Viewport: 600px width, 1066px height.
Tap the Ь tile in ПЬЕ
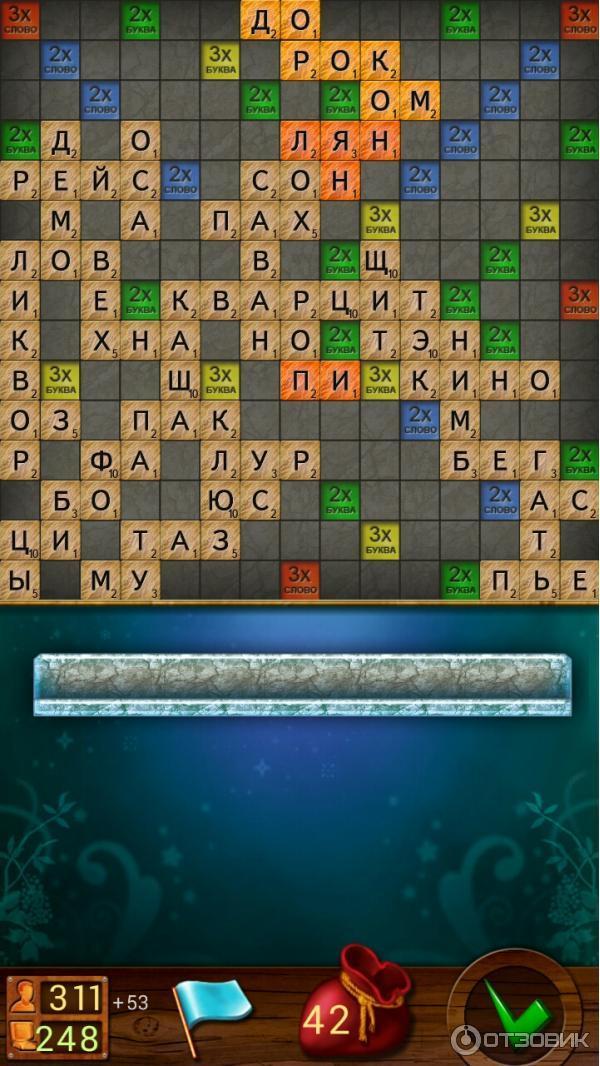(x=540, y=580)
